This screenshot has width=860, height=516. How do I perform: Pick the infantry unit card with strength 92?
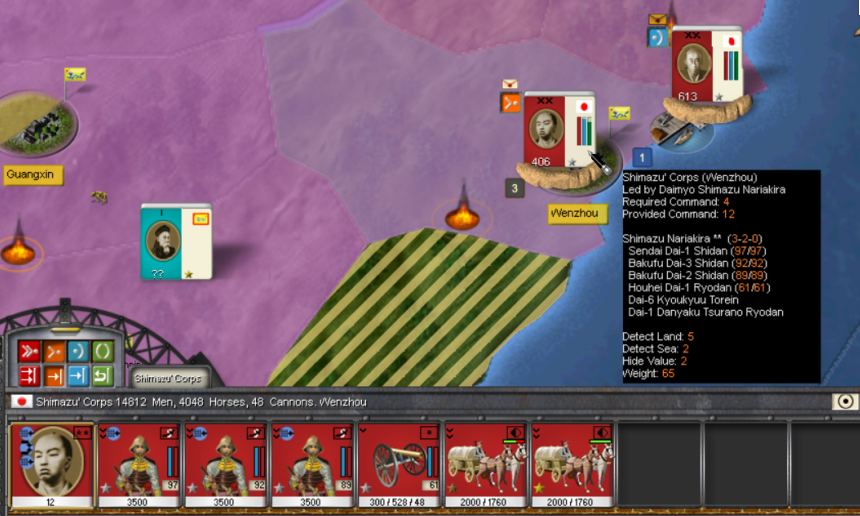pos(226,465)
